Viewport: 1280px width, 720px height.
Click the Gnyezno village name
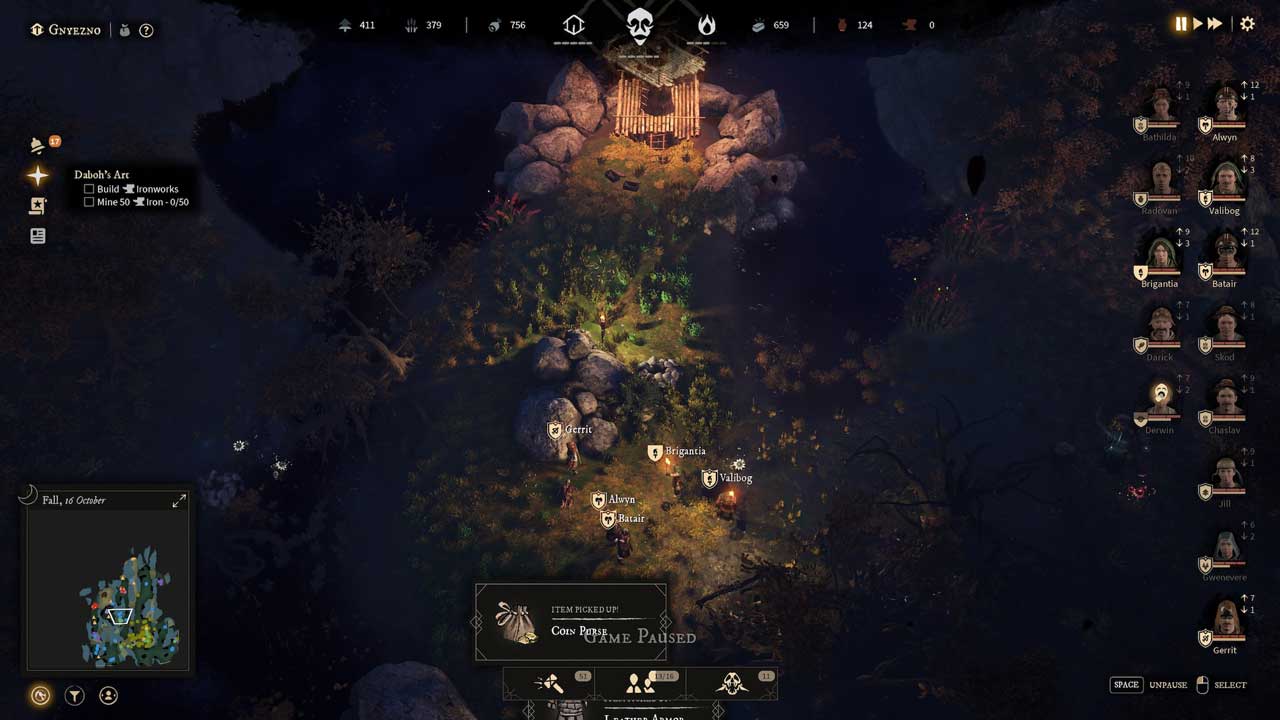pos(76,30)
